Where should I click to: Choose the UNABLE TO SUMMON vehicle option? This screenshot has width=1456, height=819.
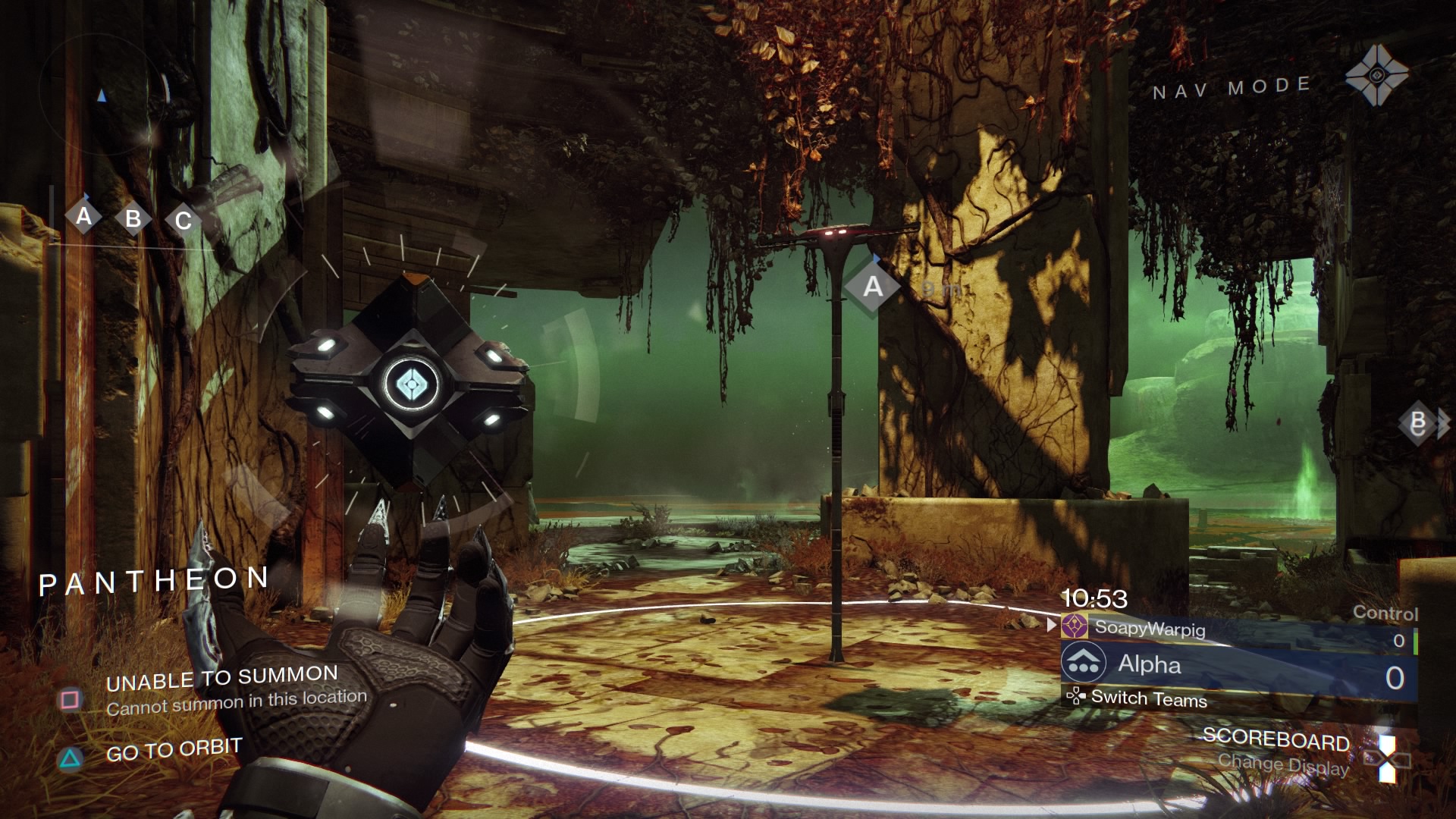pos(221,678)
